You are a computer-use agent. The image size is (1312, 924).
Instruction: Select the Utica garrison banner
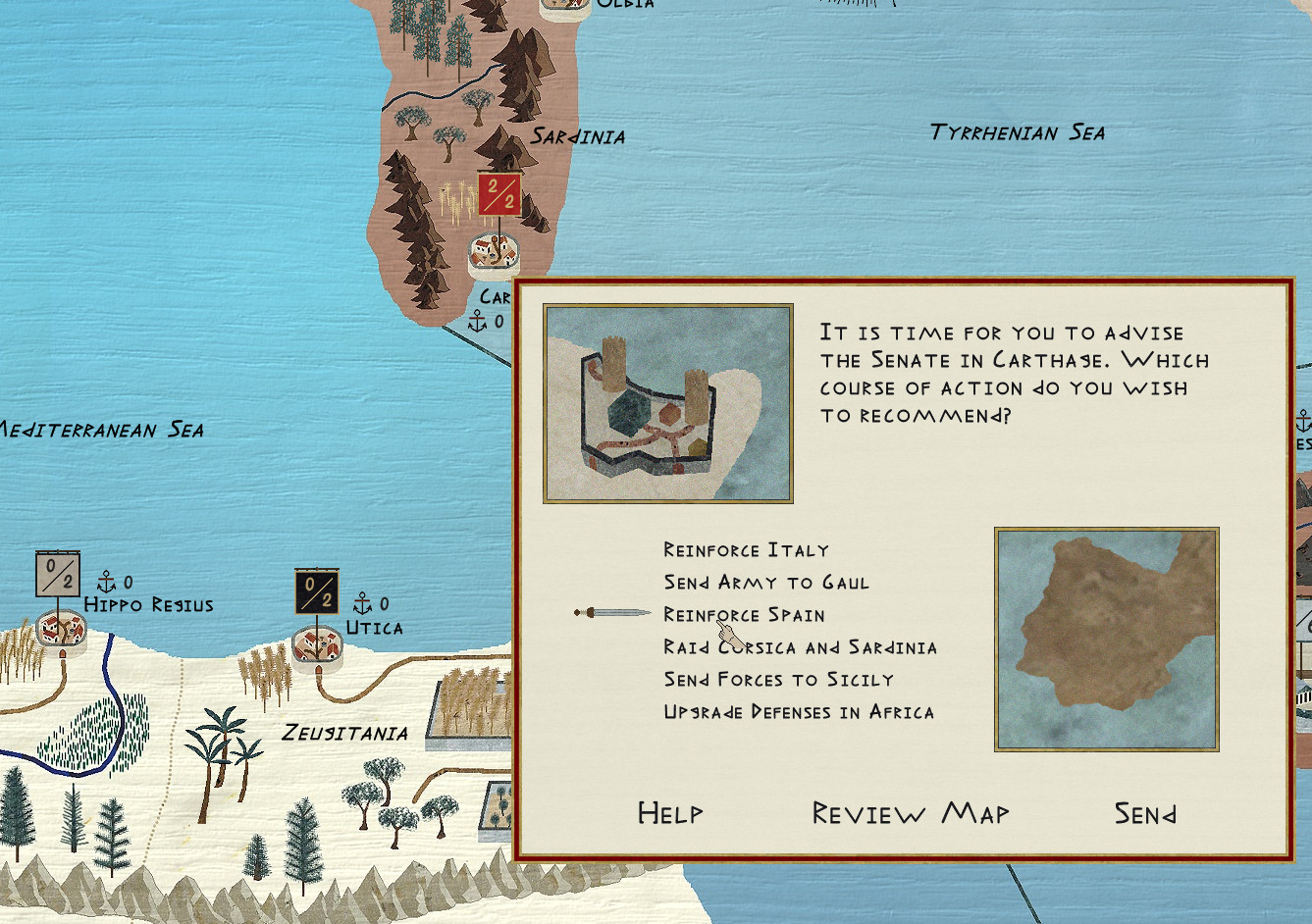pos(316,592)
